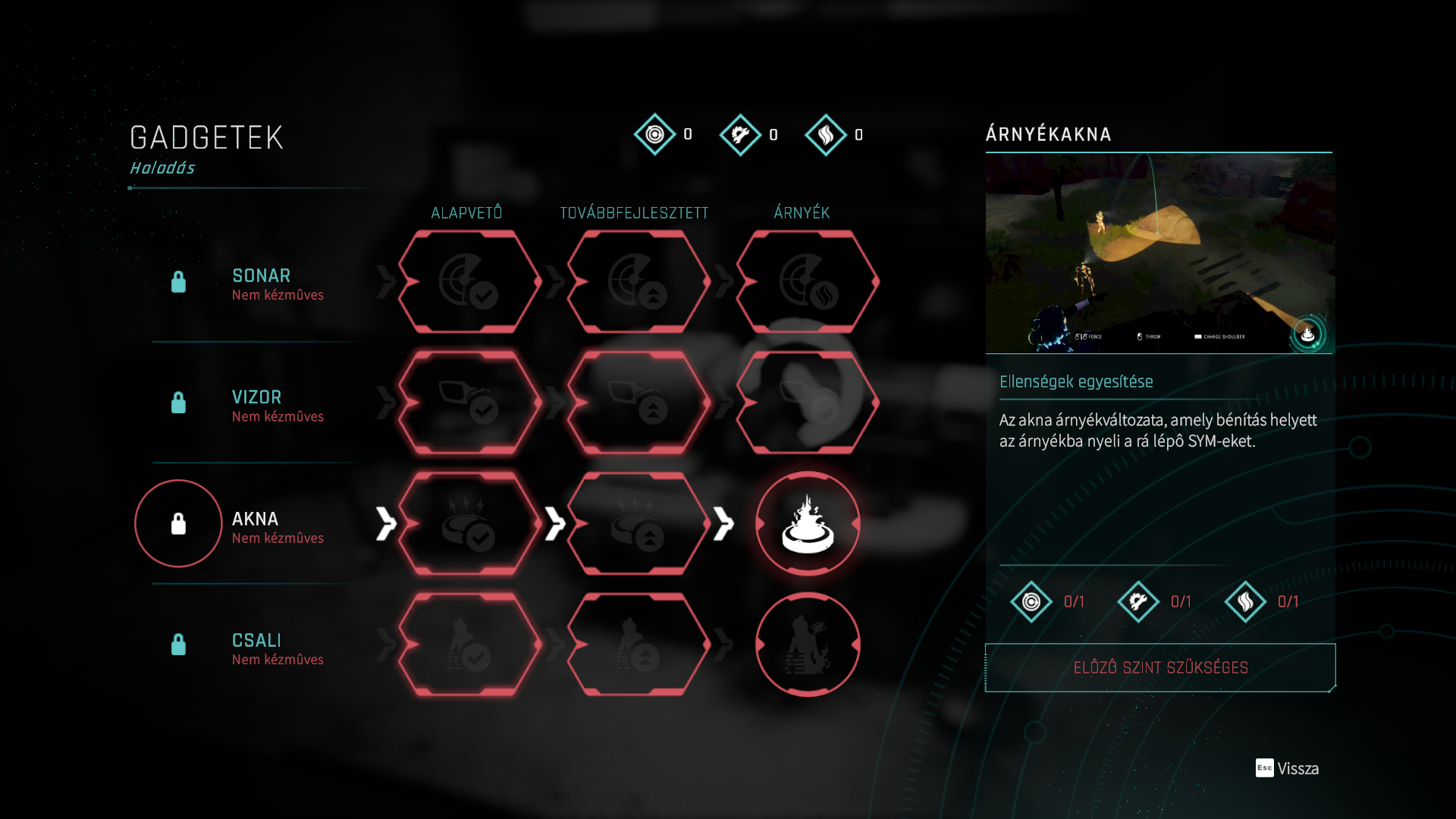Select Csali's Továbbfejlesztett upgrade node

(x=638, y=645)
